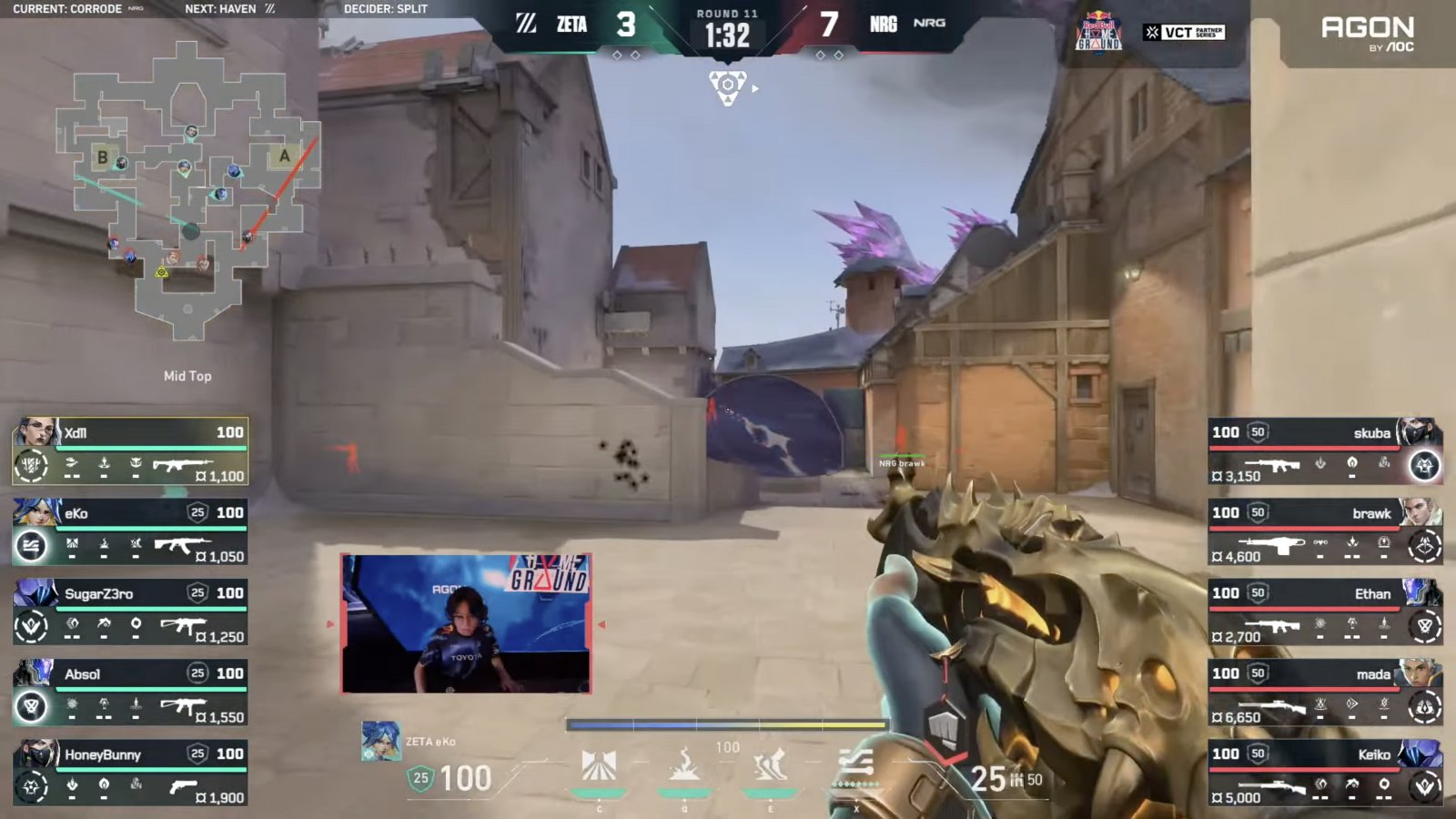Click the spike objective icon under timer
Viewport: 1456px width, 819px height.
(x=728, y=87)
